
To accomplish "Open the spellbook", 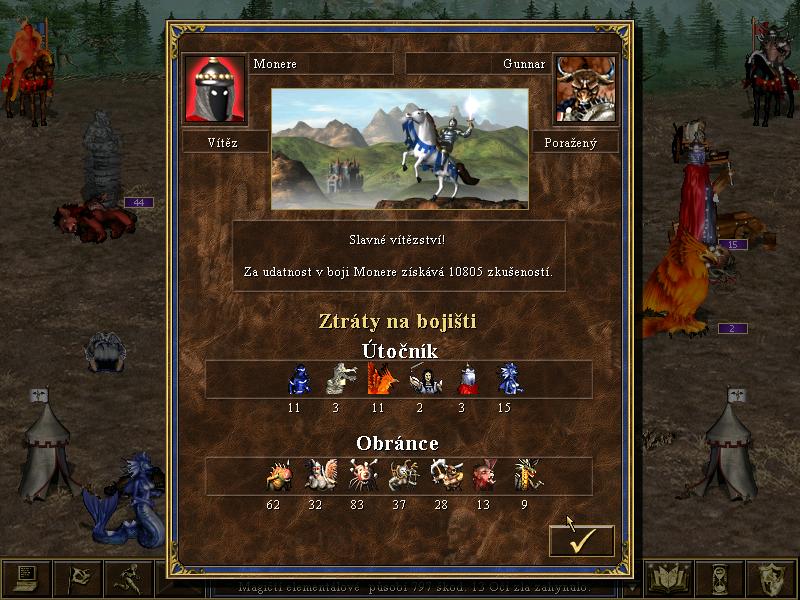I will click(x=669, y=578).
